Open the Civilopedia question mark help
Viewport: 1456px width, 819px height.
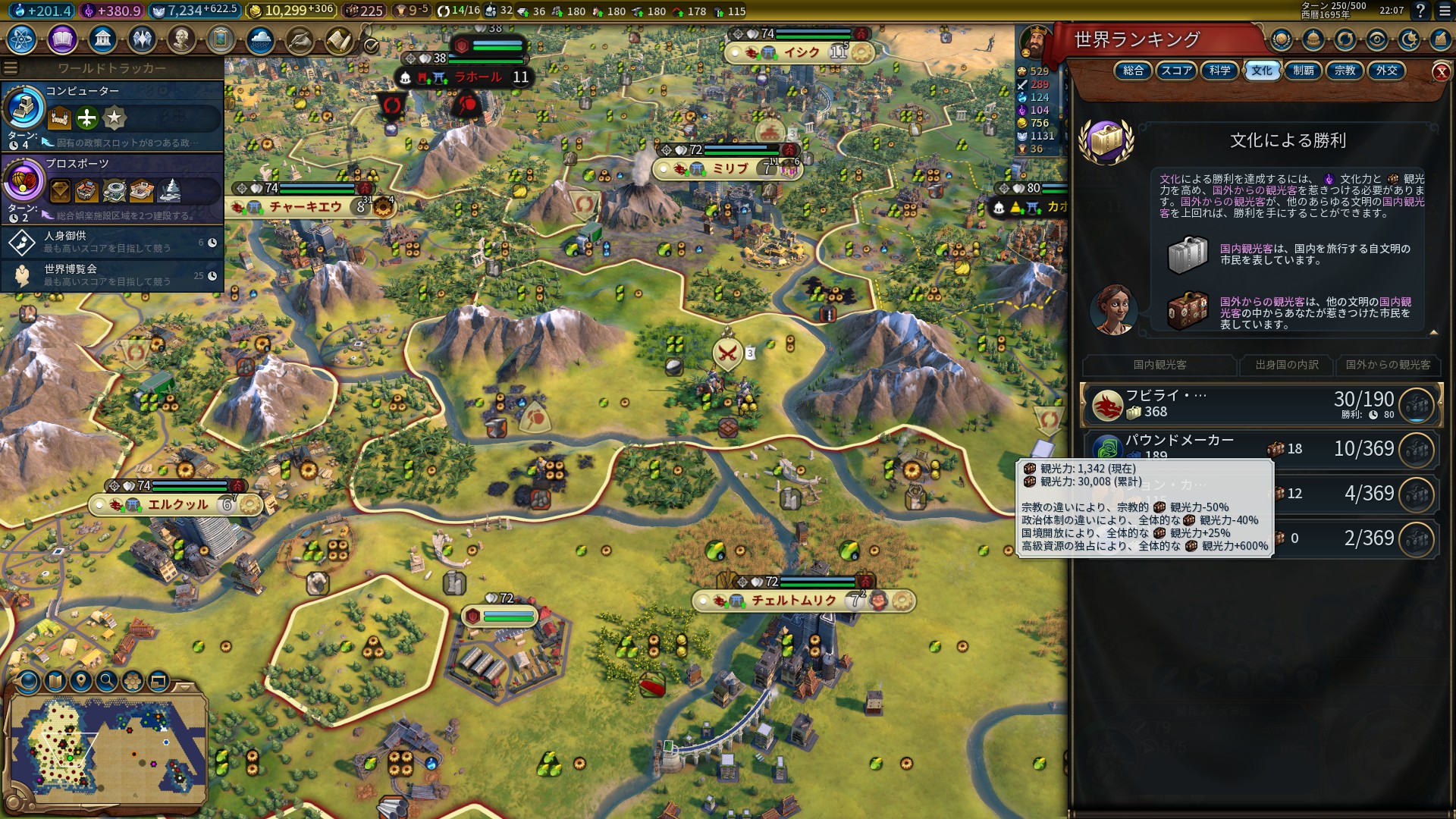point(1420,11)
